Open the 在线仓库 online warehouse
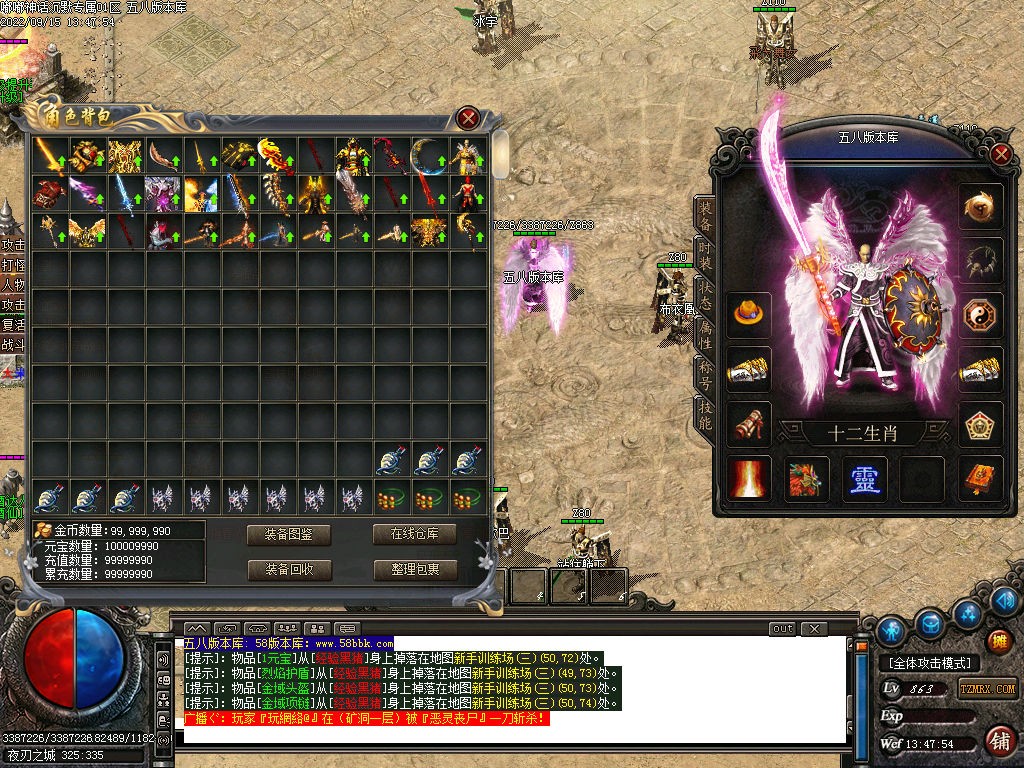 (415, 534)
